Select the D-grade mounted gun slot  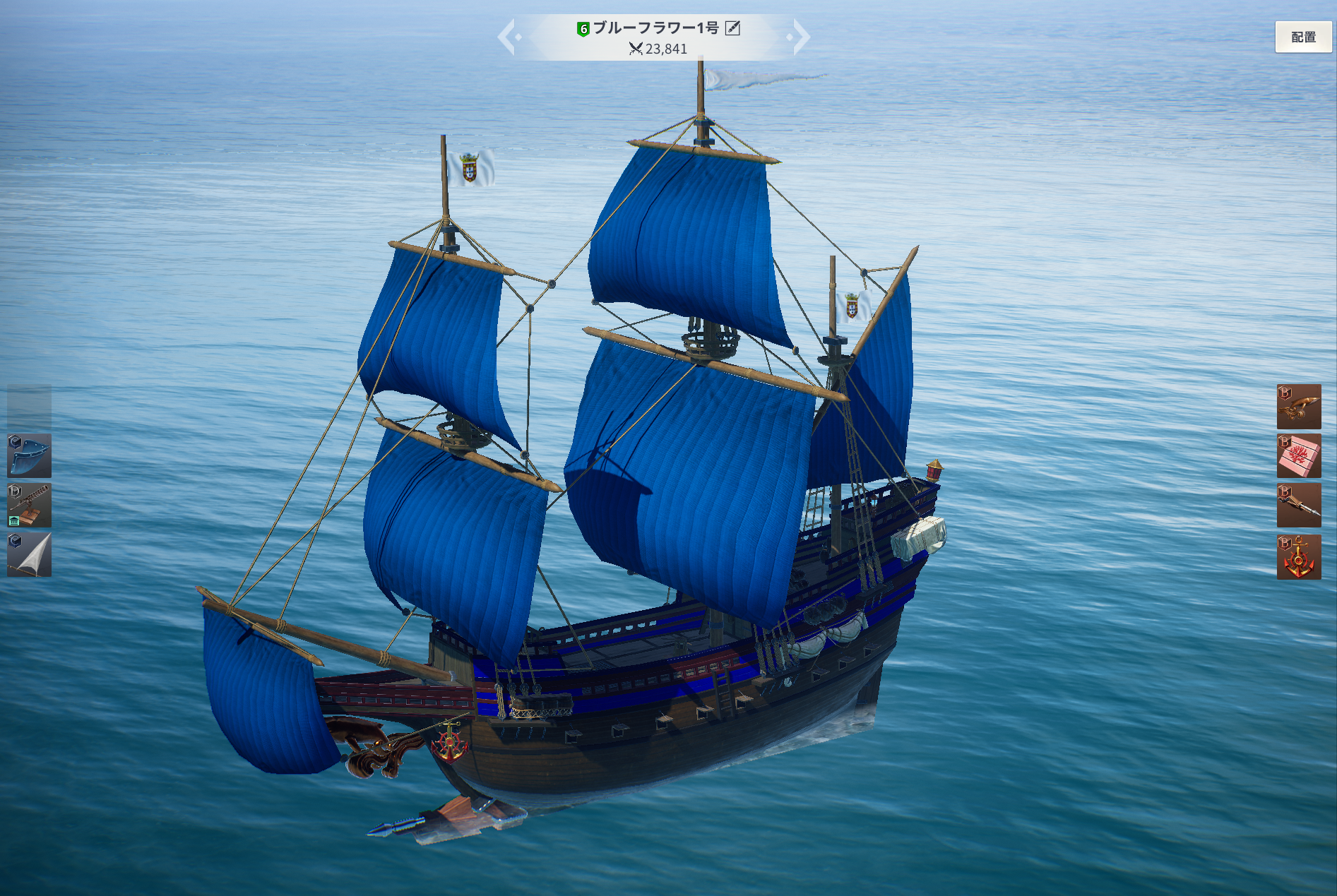[x=29, y=506]
